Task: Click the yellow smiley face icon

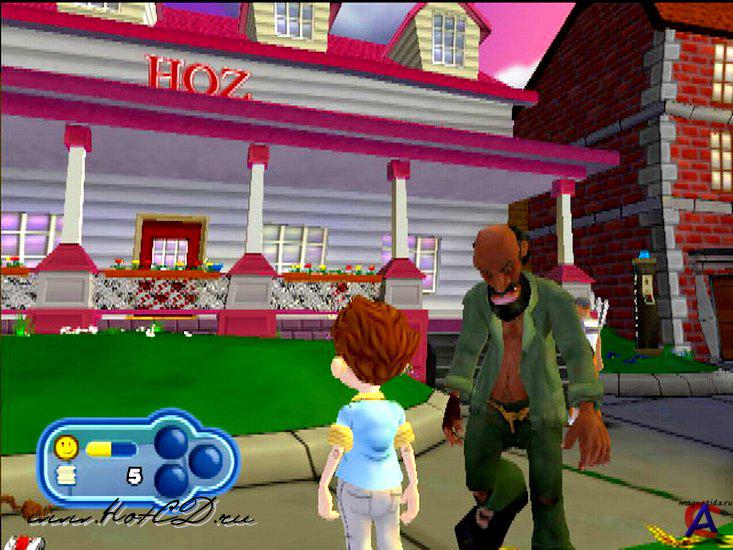Action: click(x=67, y=446)
